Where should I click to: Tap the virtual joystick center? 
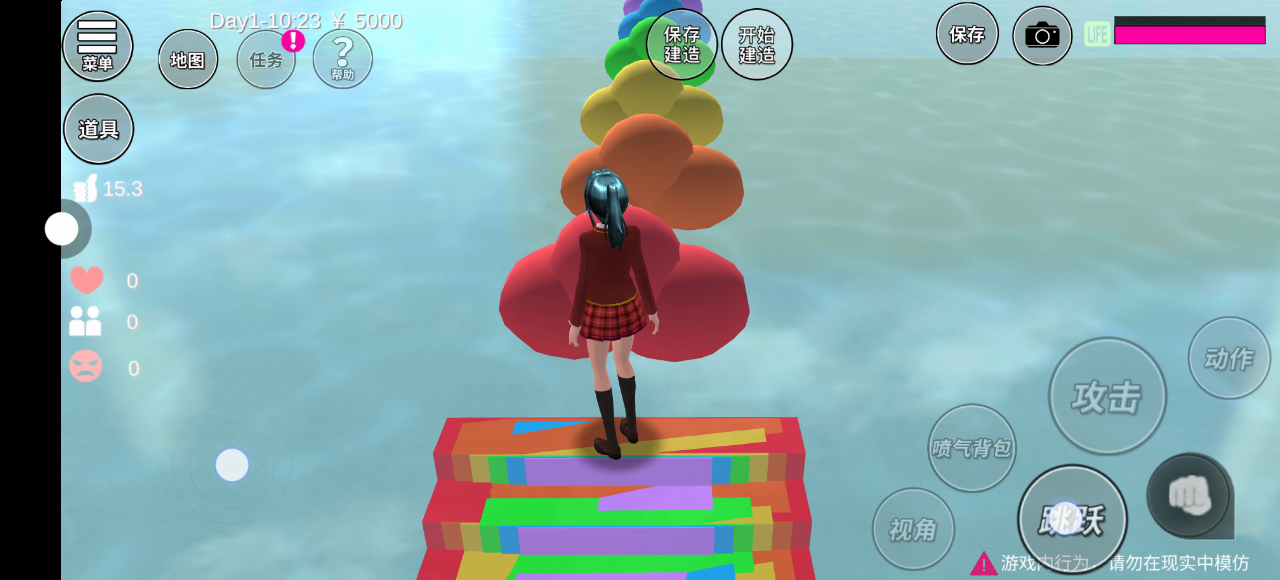(232, 465)
